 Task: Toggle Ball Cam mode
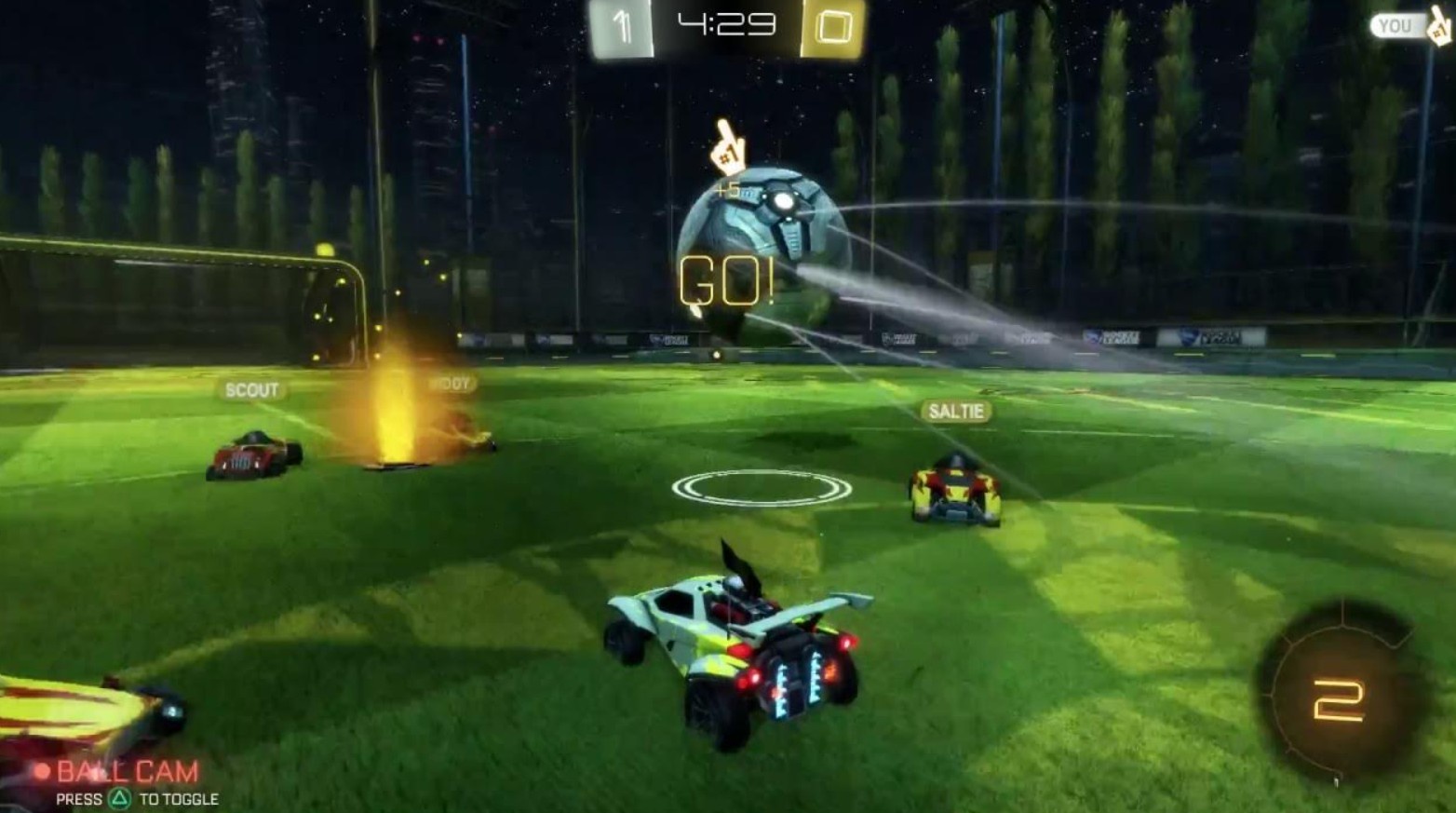[126, 770]
